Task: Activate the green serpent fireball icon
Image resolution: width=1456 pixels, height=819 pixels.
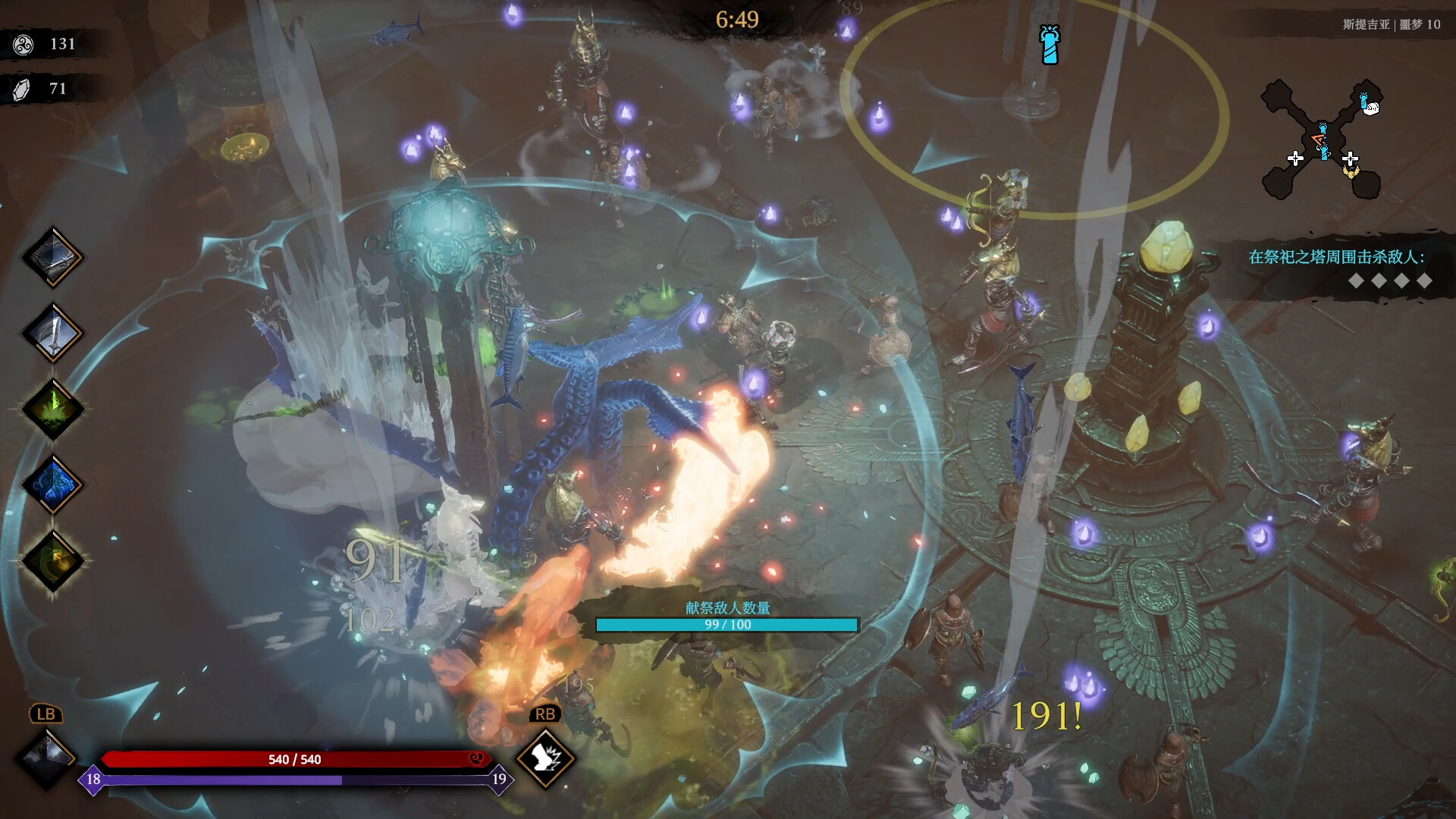Action: (x=52, y=560)
